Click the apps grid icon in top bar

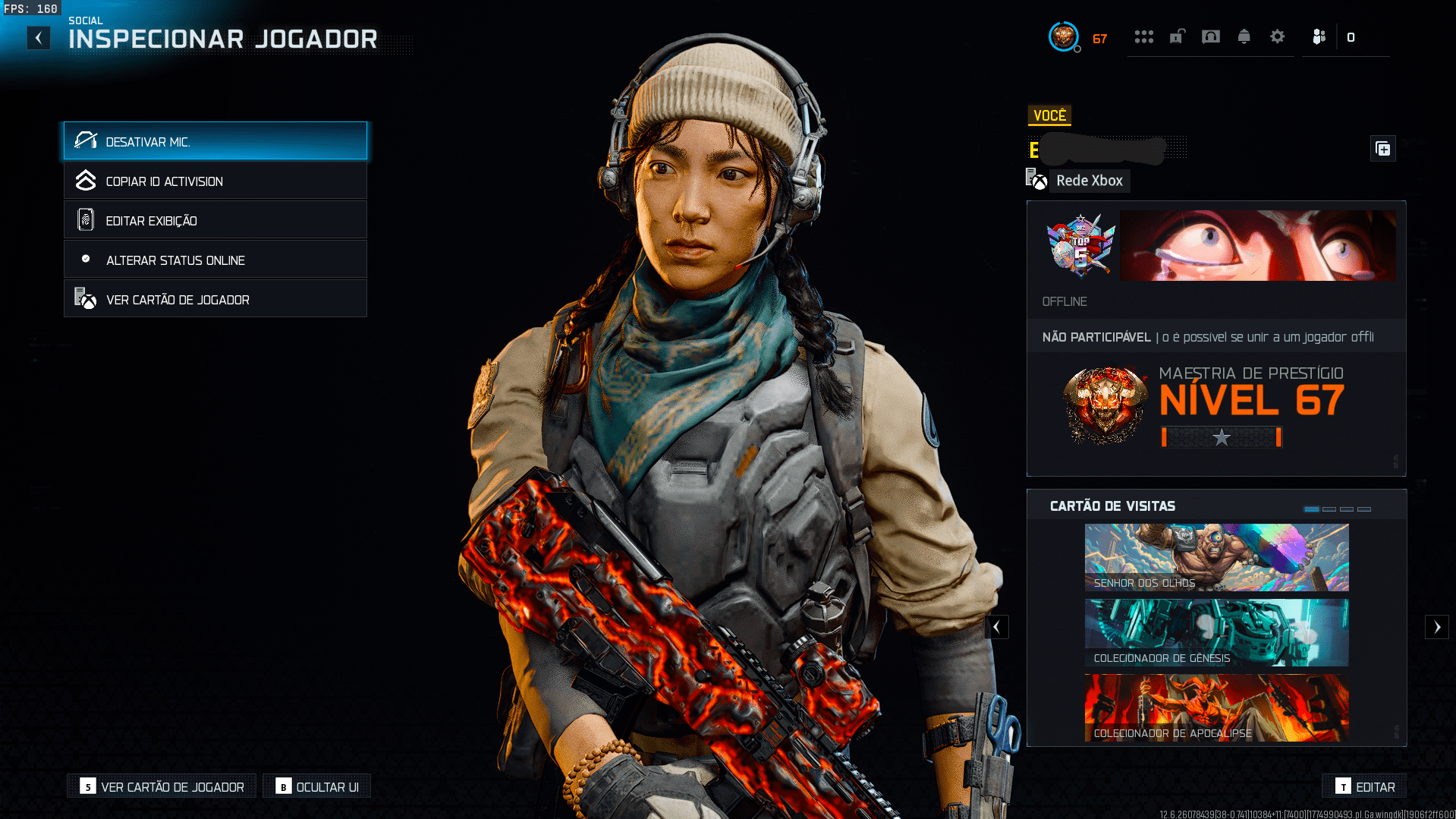[x=1144, y=36]
